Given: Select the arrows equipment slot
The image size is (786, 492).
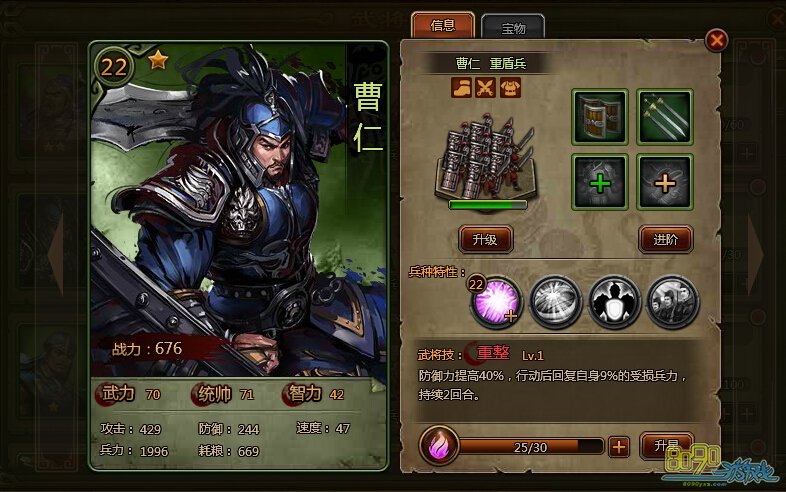Looking at the screenshot, I should (x=665, y=117).
